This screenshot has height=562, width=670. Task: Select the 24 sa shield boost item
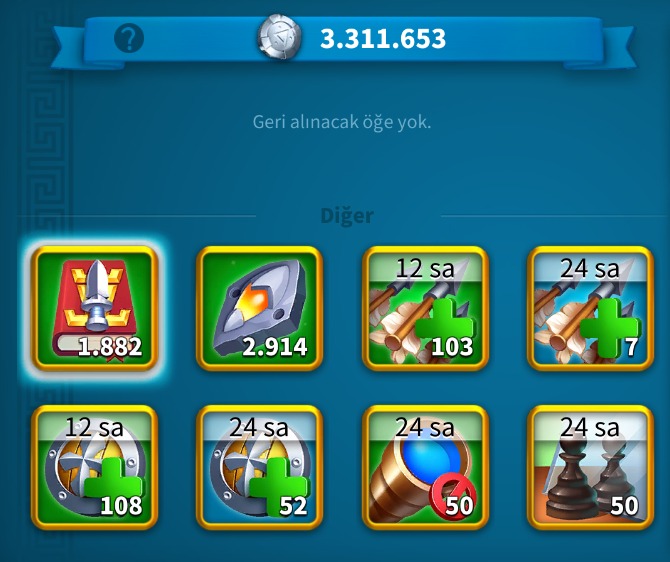(x=260, y=467)
